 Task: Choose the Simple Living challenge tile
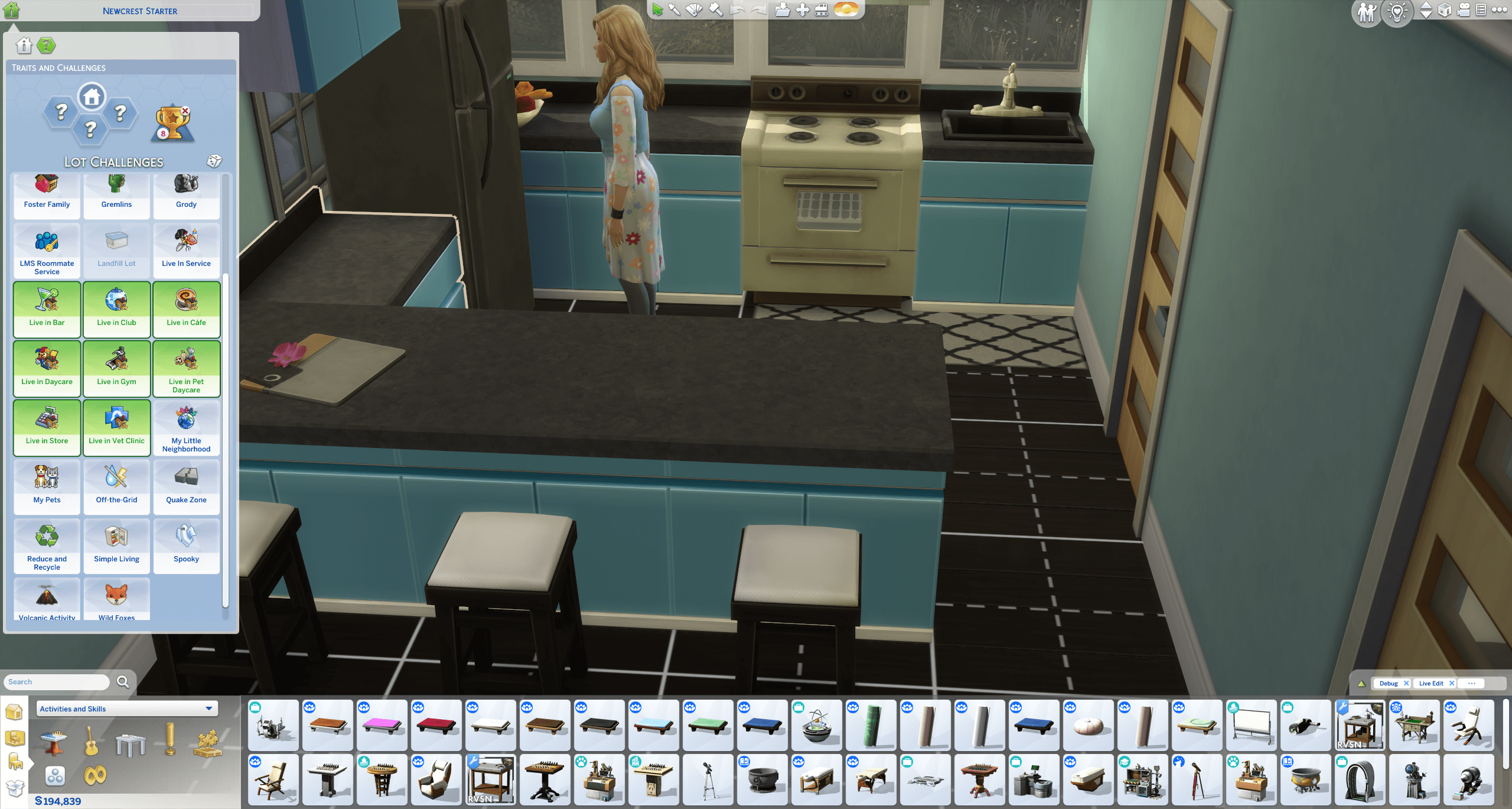116,545
